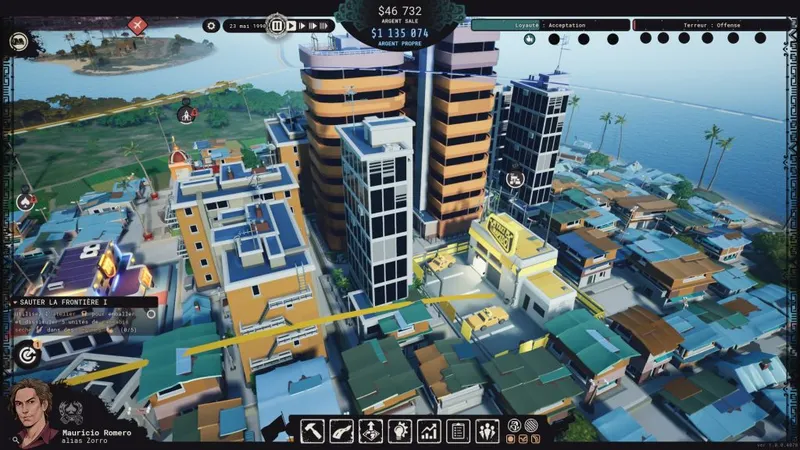Click the red airplane map marker
Image resolution: width=800 pixels, height=450 pixels.
tap(137, 25)
